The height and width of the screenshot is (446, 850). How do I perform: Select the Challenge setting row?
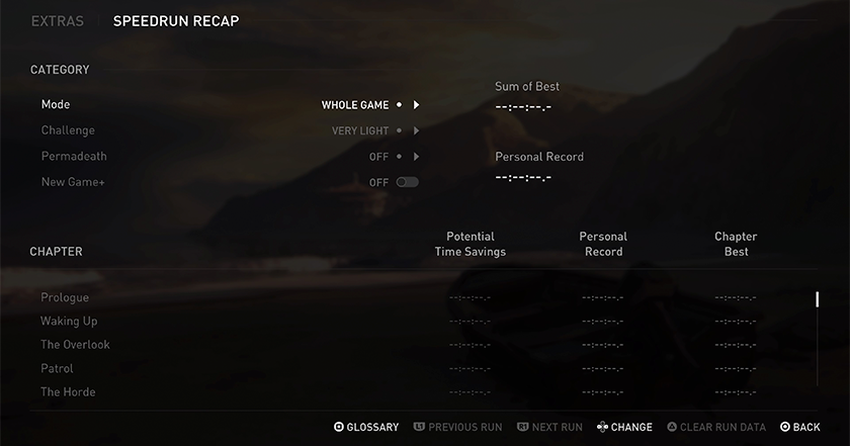coord(68,130)
